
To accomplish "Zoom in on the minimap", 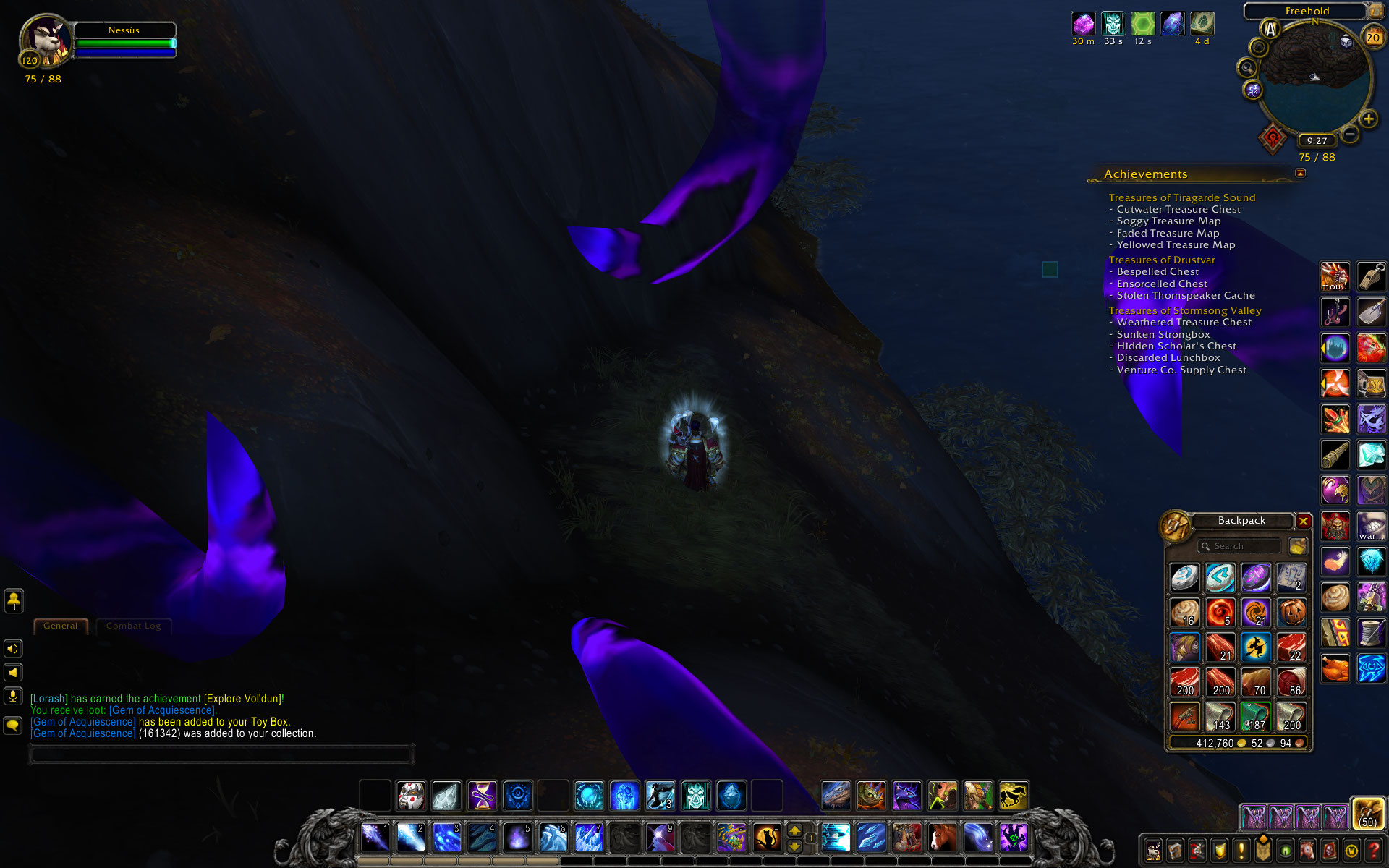I will (1368, 119).
